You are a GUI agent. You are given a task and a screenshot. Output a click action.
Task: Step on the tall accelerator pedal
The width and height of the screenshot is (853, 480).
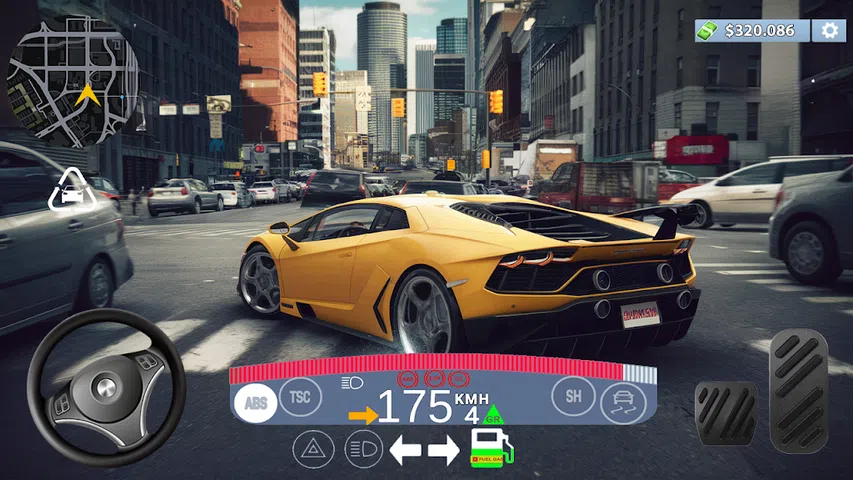pyautogui.click(x=798, y=392)
